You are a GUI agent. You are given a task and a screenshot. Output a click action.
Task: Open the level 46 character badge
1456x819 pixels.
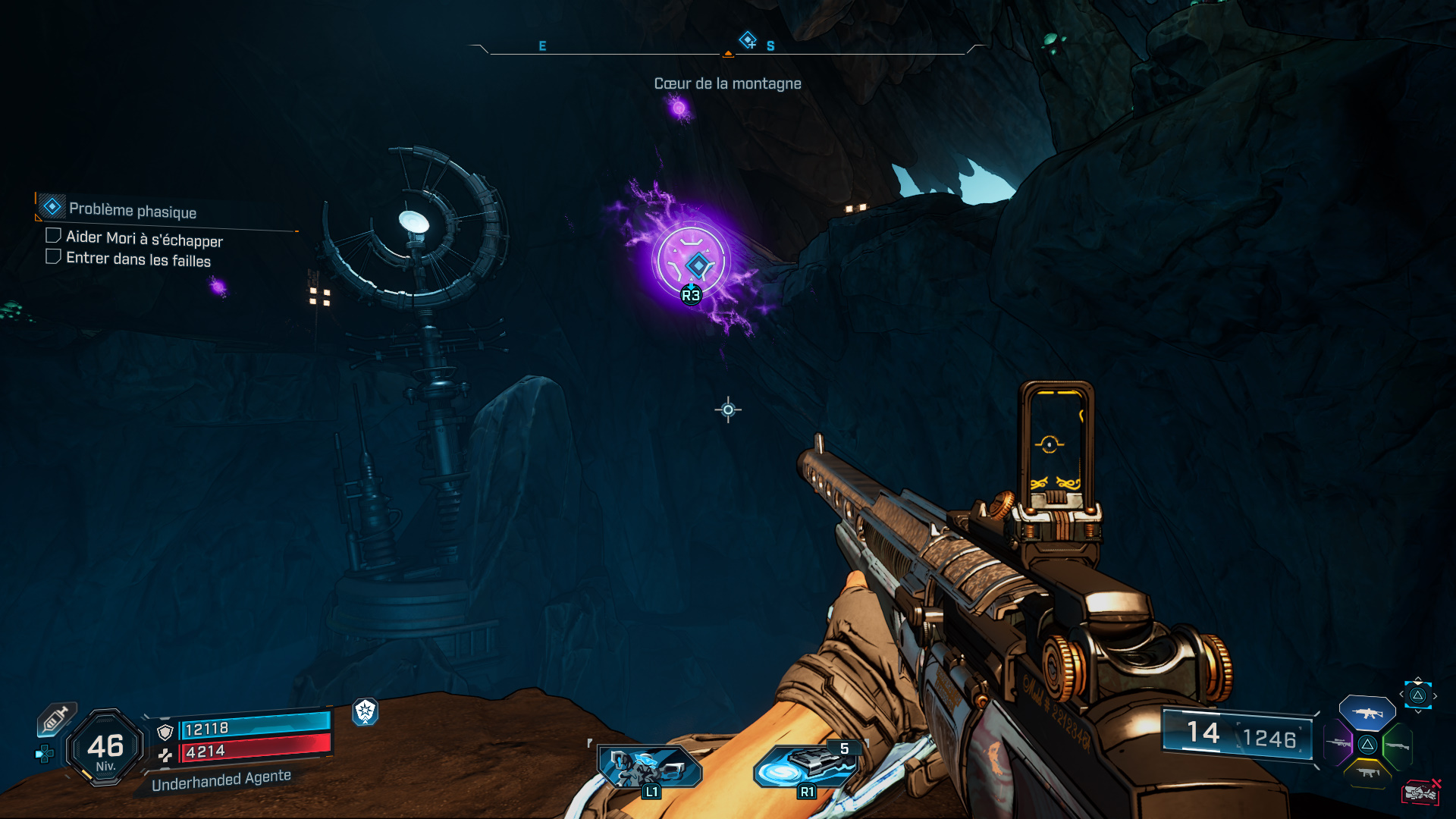105,748
